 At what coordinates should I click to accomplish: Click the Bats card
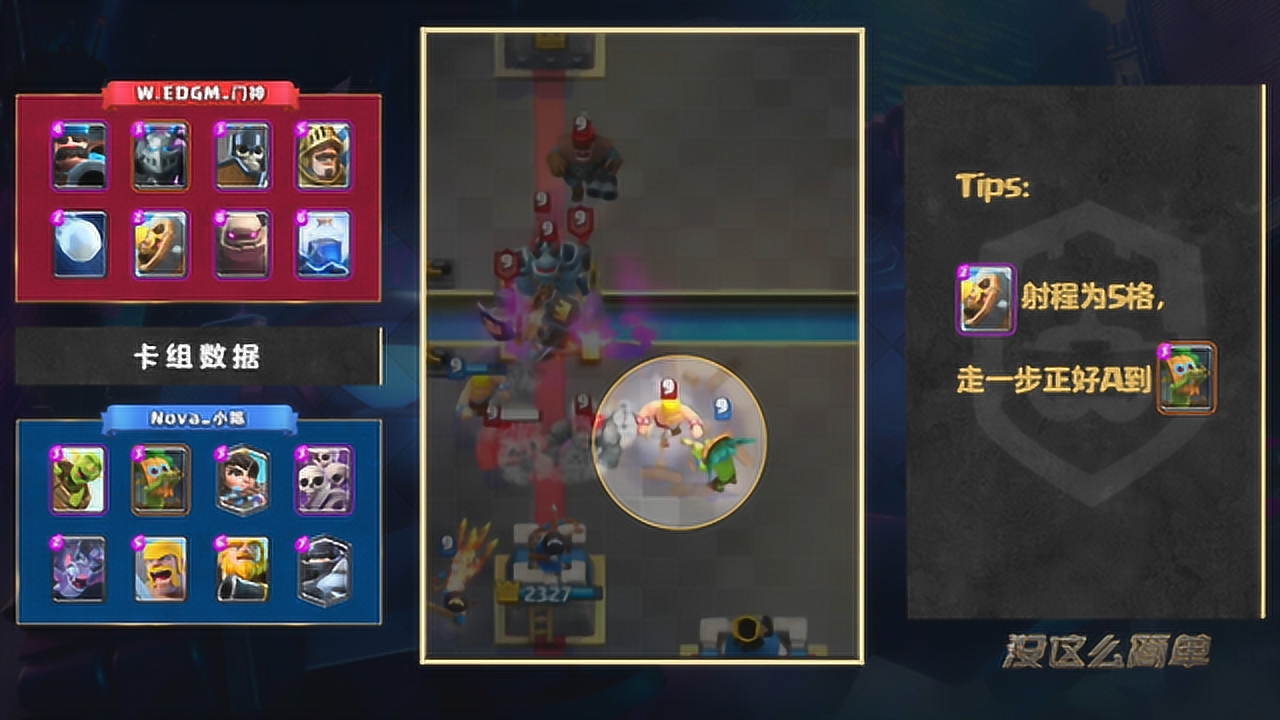pos(79,569)
